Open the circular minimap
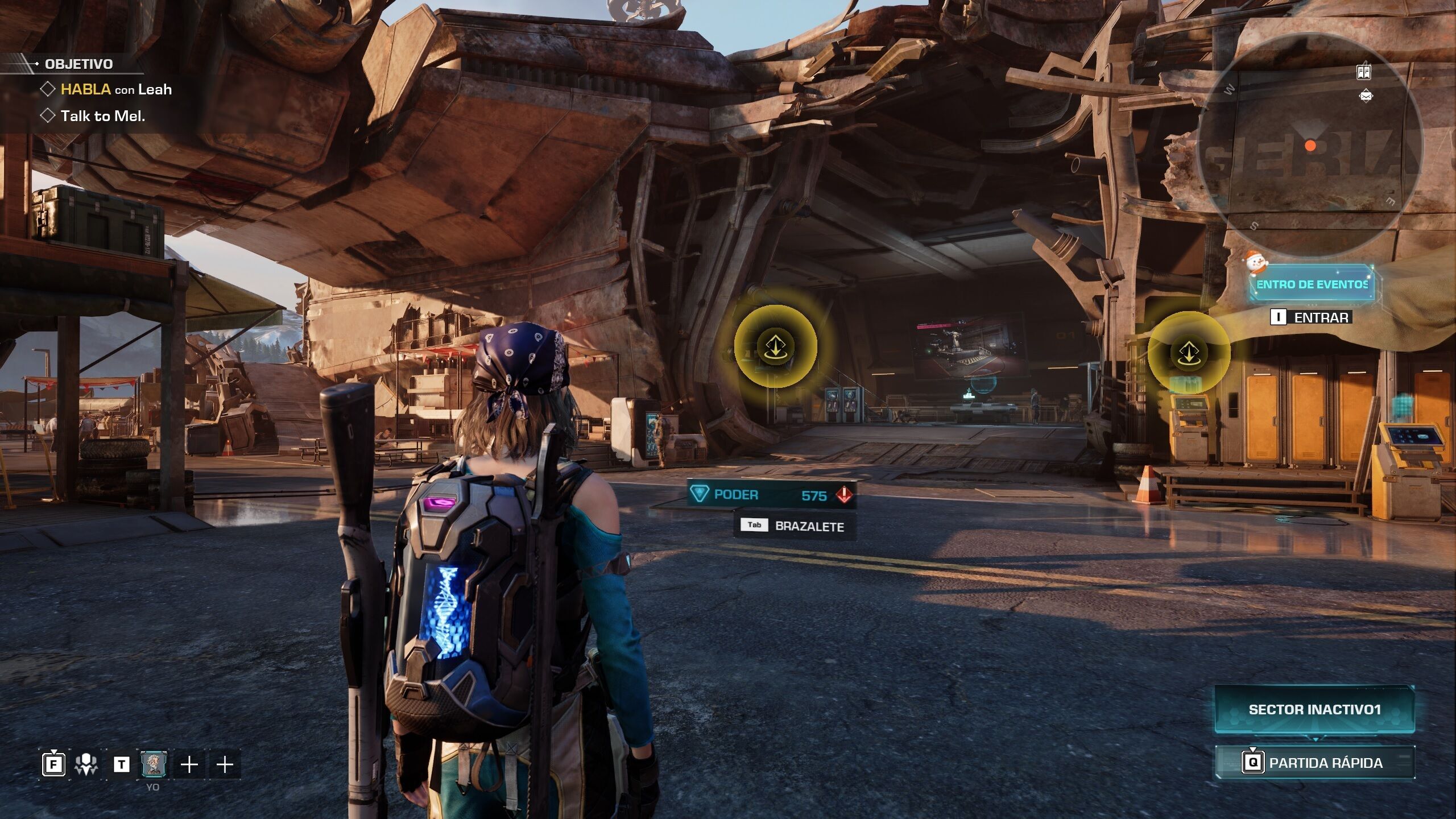Image resolution: width=1456 pixels, height=819 pixels. 1310,146
